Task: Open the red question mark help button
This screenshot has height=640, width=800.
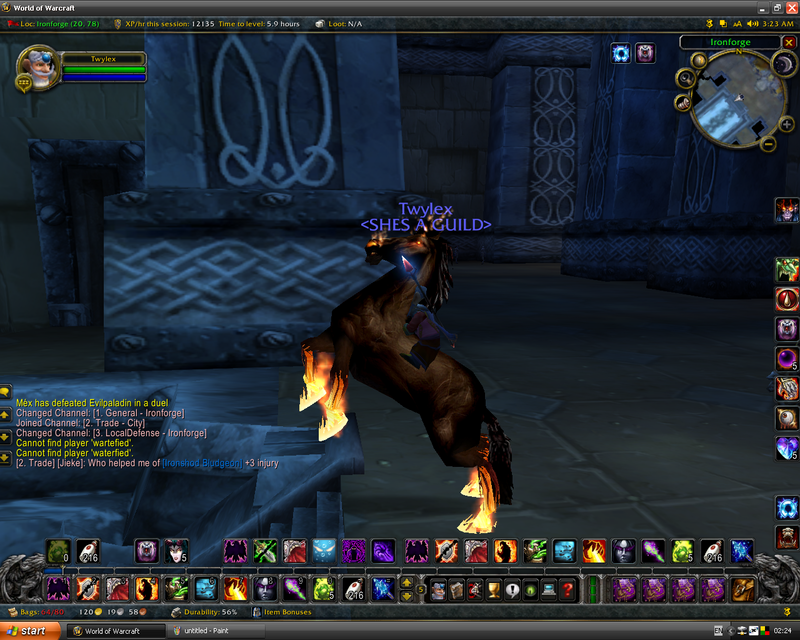Action: coord(568,589)
